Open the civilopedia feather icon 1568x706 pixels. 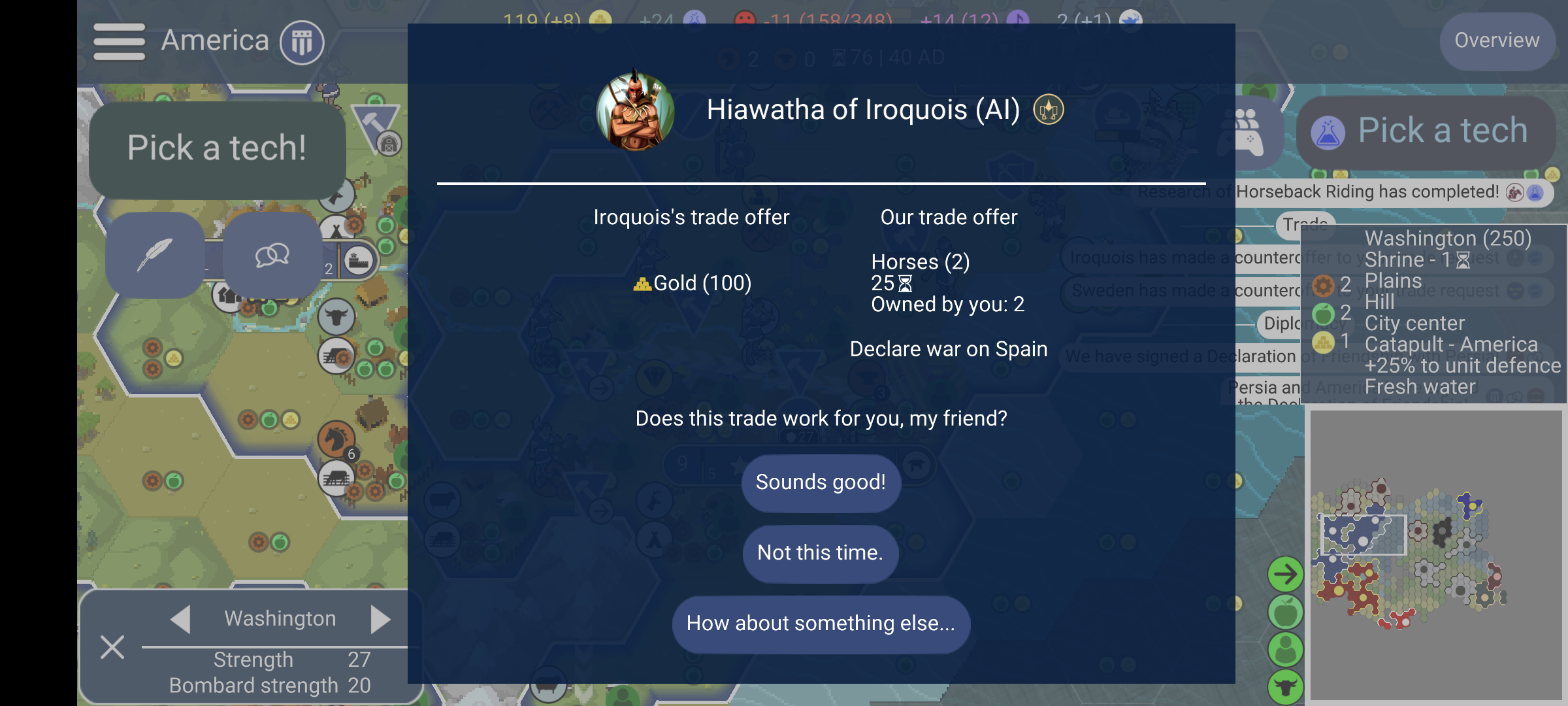tap(155, 256)
